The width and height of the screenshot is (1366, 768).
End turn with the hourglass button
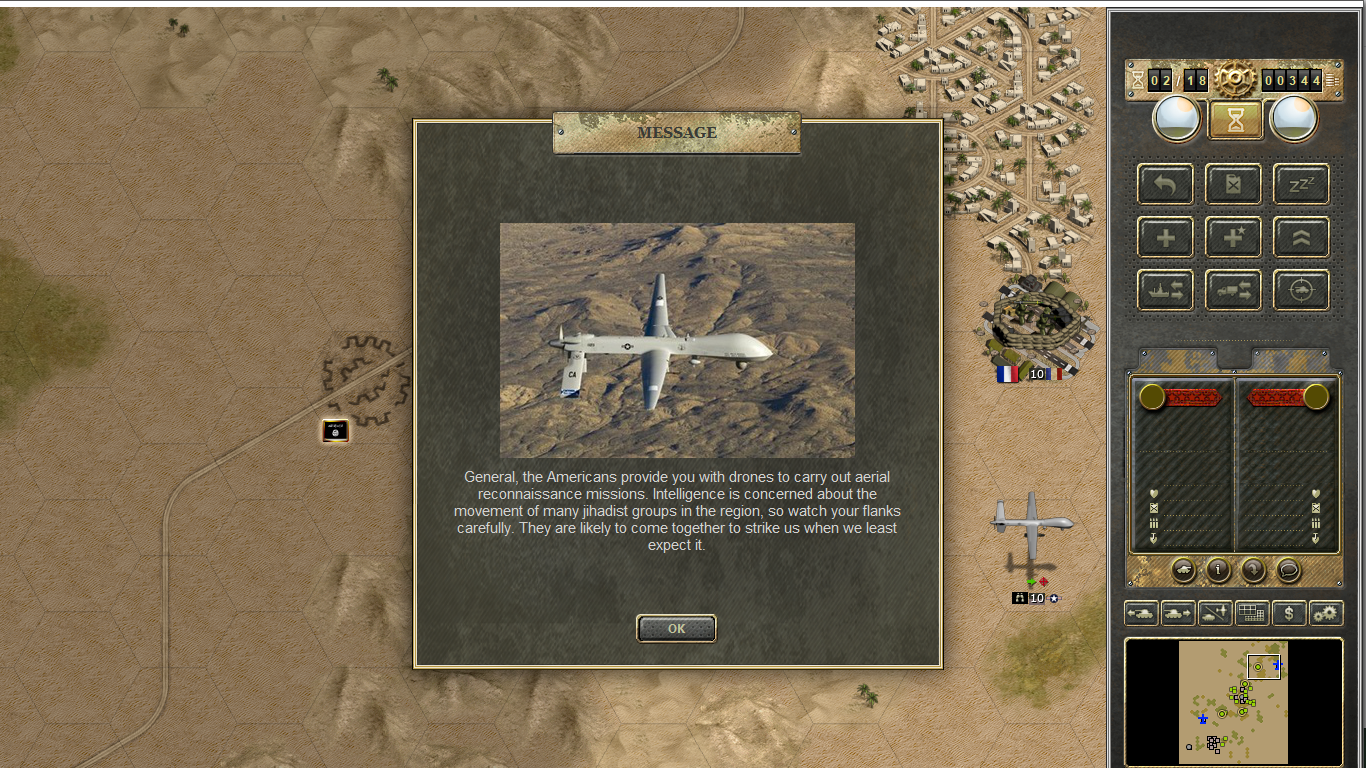[1235, 120]
